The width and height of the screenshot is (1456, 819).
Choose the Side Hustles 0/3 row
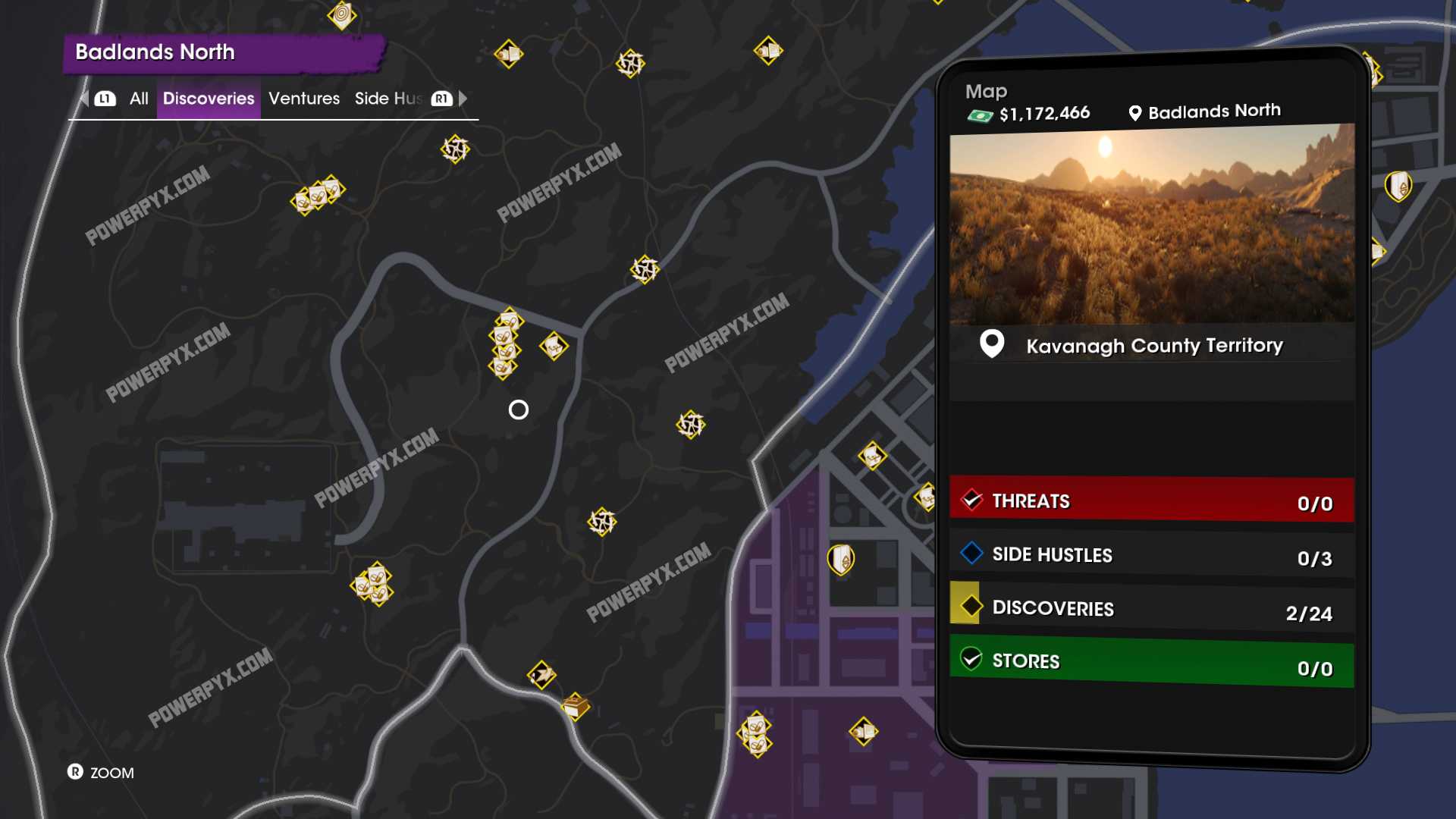coord(1151,556)
